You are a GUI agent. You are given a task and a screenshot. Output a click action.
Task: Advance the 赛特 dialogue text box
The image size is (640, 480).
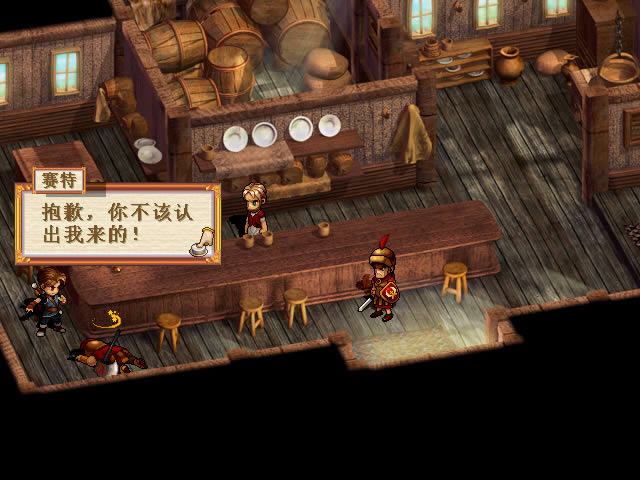coord(115,223)
